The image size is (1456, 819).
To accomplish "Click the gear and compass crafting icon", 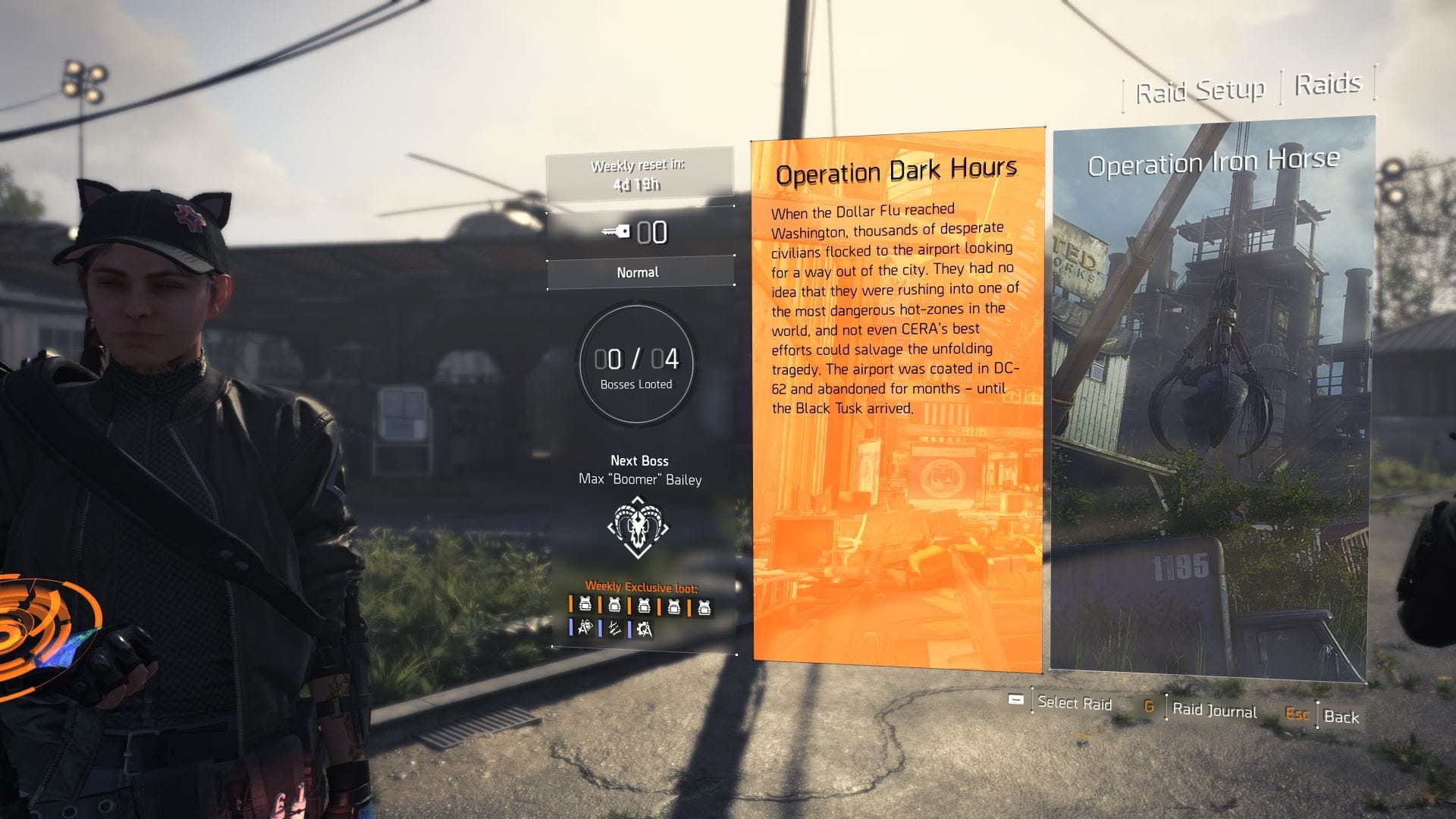I will pyautogui.click(x=645, y=630).
